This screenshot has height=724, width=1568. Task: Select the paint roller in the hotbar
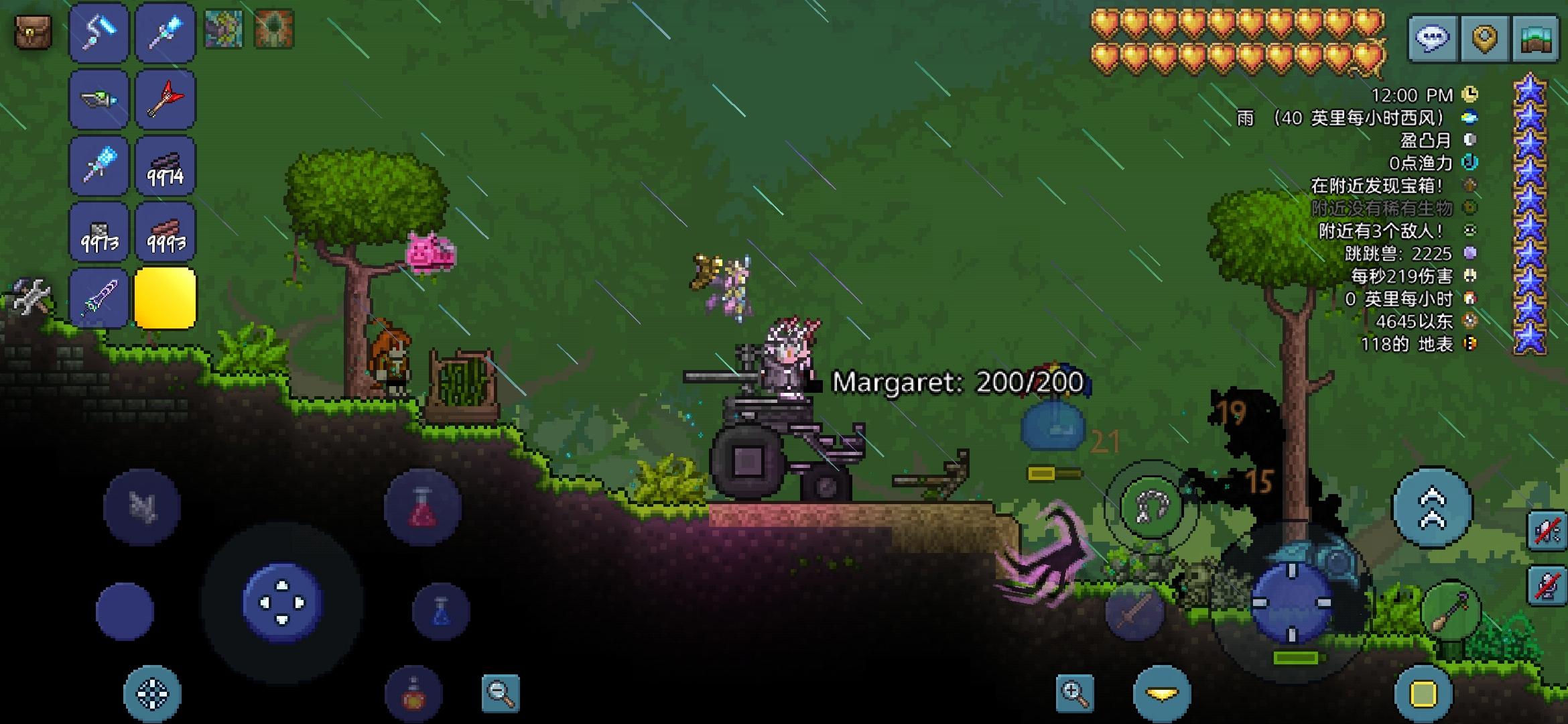tap(99, 32)
